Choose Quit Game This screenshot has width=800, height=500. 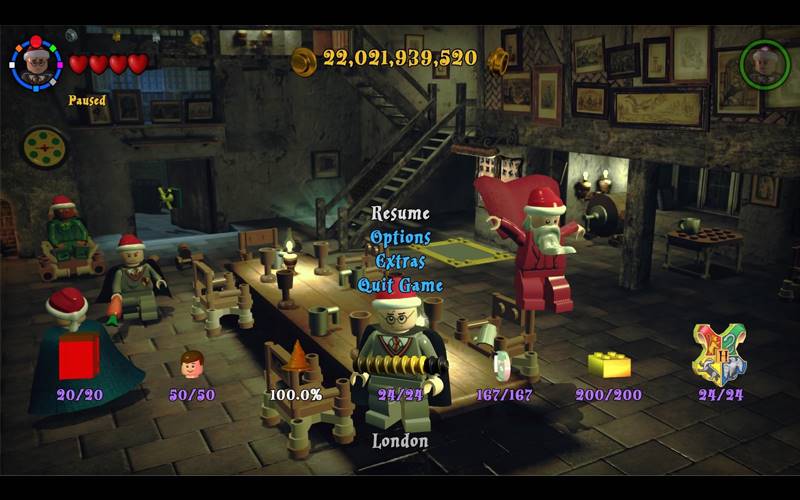[400, 285]
